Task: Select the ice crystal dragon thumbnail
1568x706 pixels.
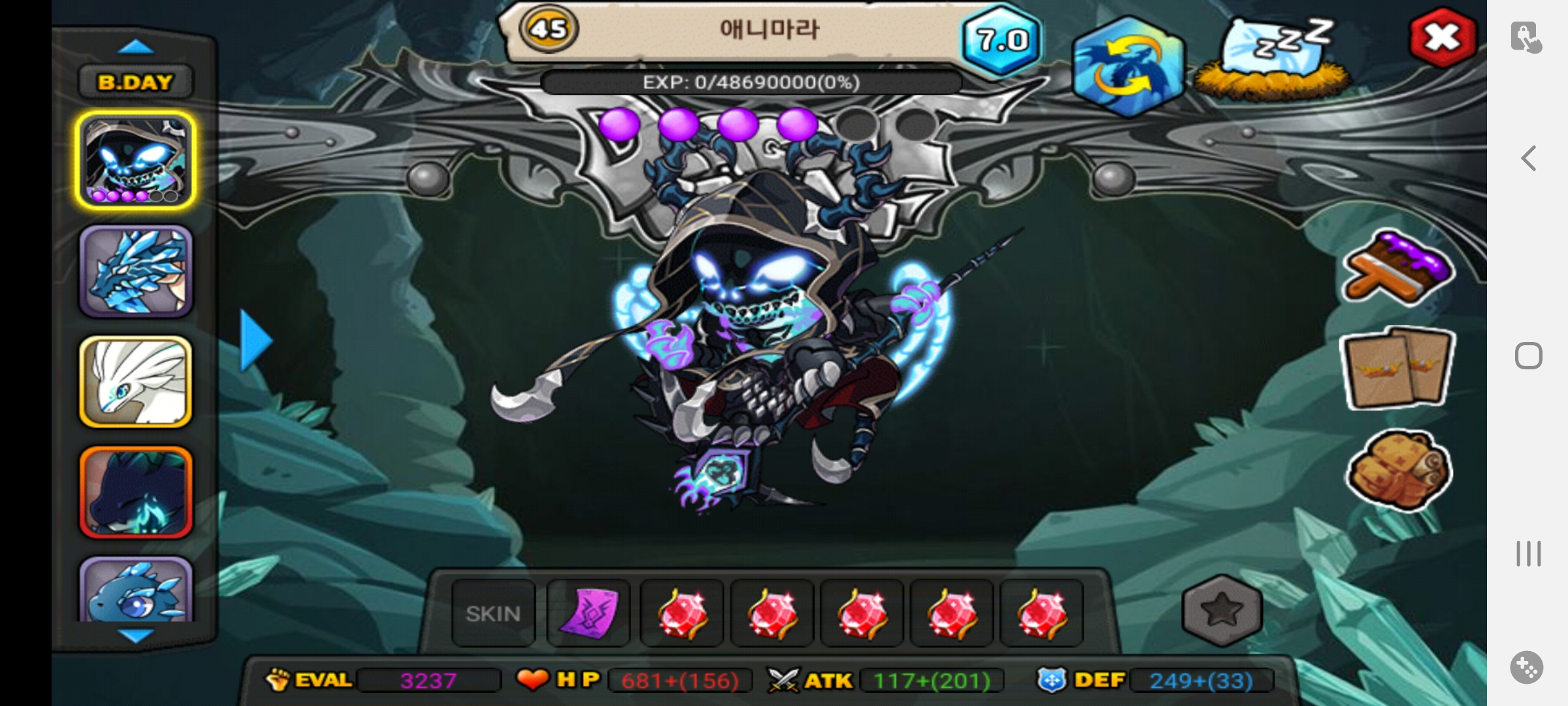Action: (136, 271)
